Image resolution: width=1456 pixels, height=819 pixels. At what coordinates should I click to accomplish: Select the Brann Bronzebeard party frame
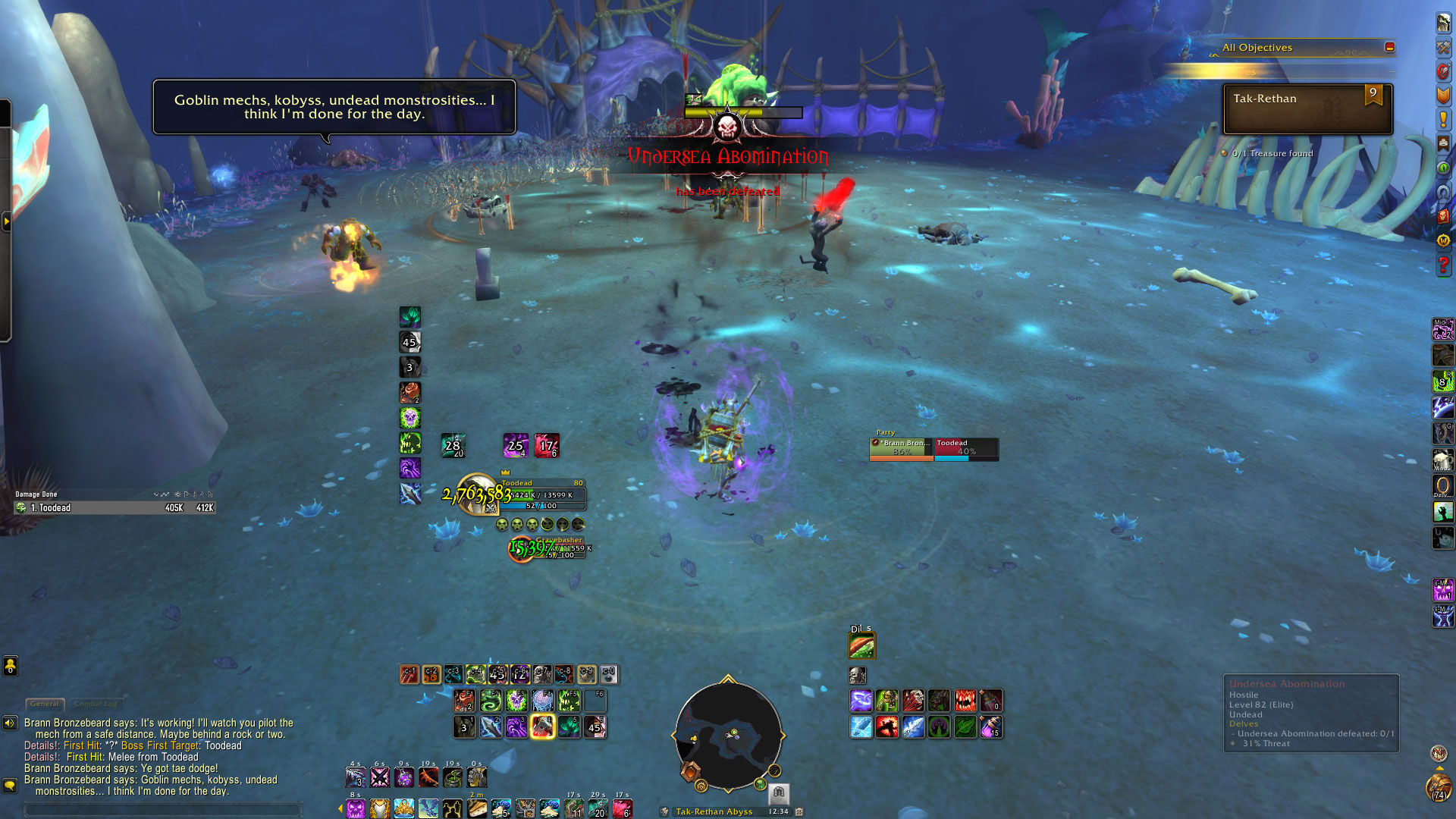[902, 447]
